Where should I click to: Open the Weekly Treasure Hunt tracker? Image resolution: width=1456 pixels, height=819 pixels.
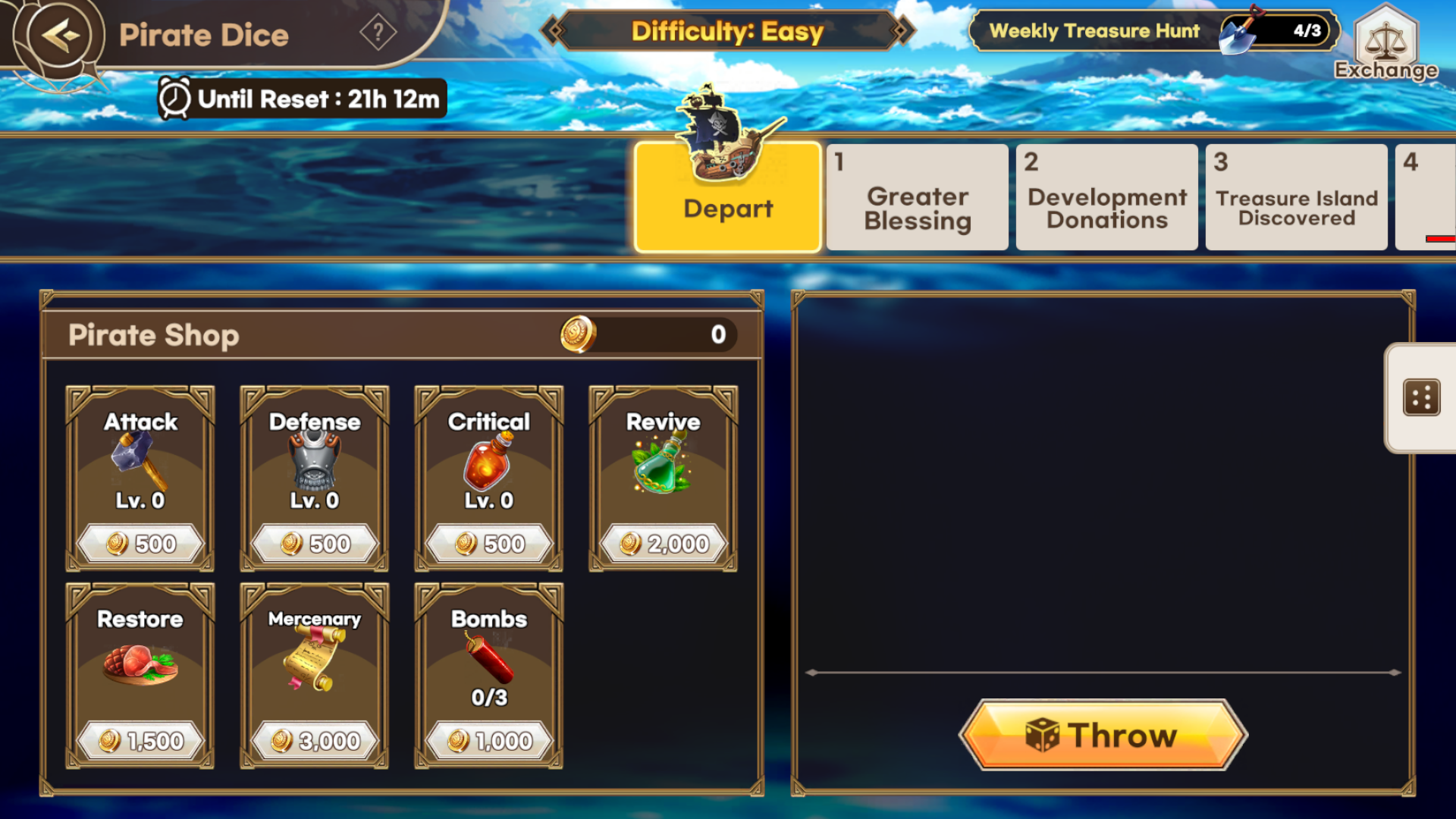[x=1153, y=31]
